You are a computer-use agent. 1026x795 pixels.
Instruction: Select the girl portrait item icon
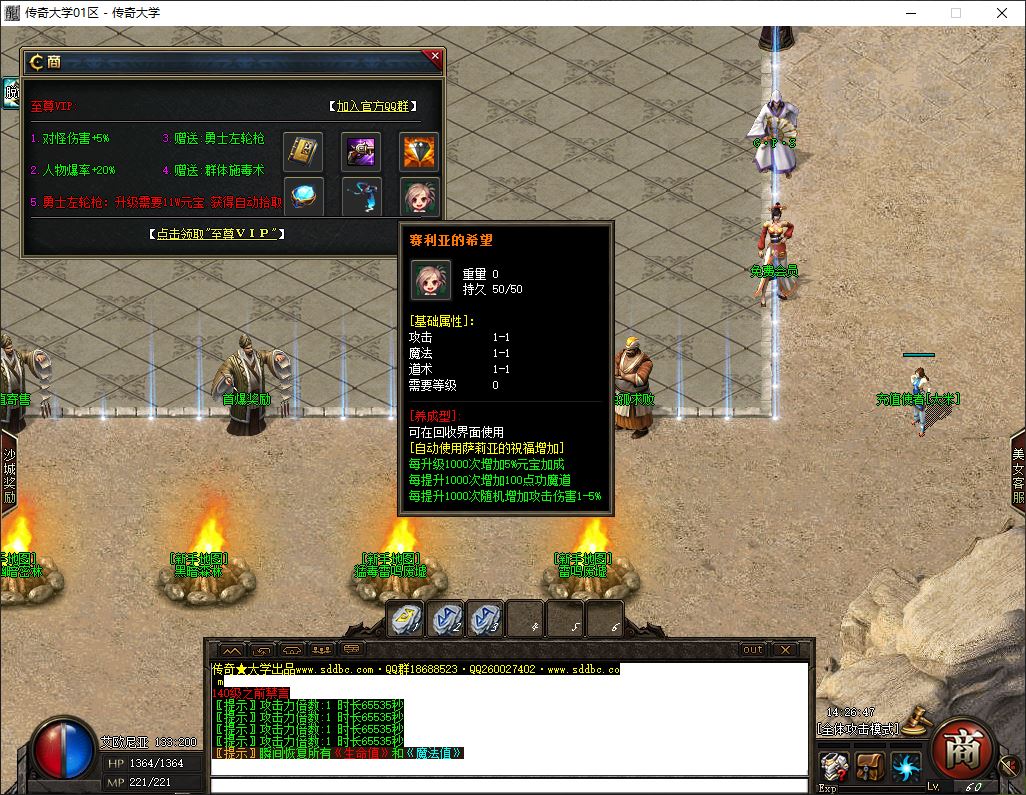click(x=419, y=196)
